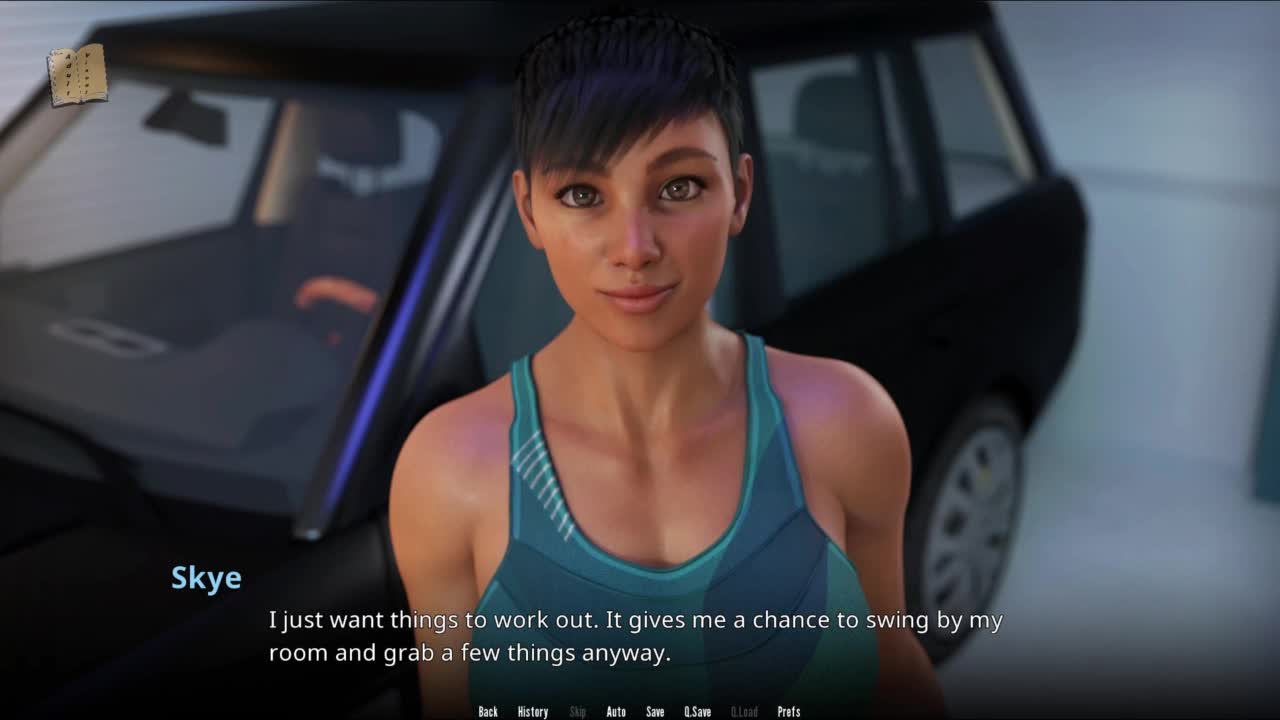This screenshot has height=720, width=1280.
Task: Toggle Auto dialogue advance
Action: (x=616, y=712)
